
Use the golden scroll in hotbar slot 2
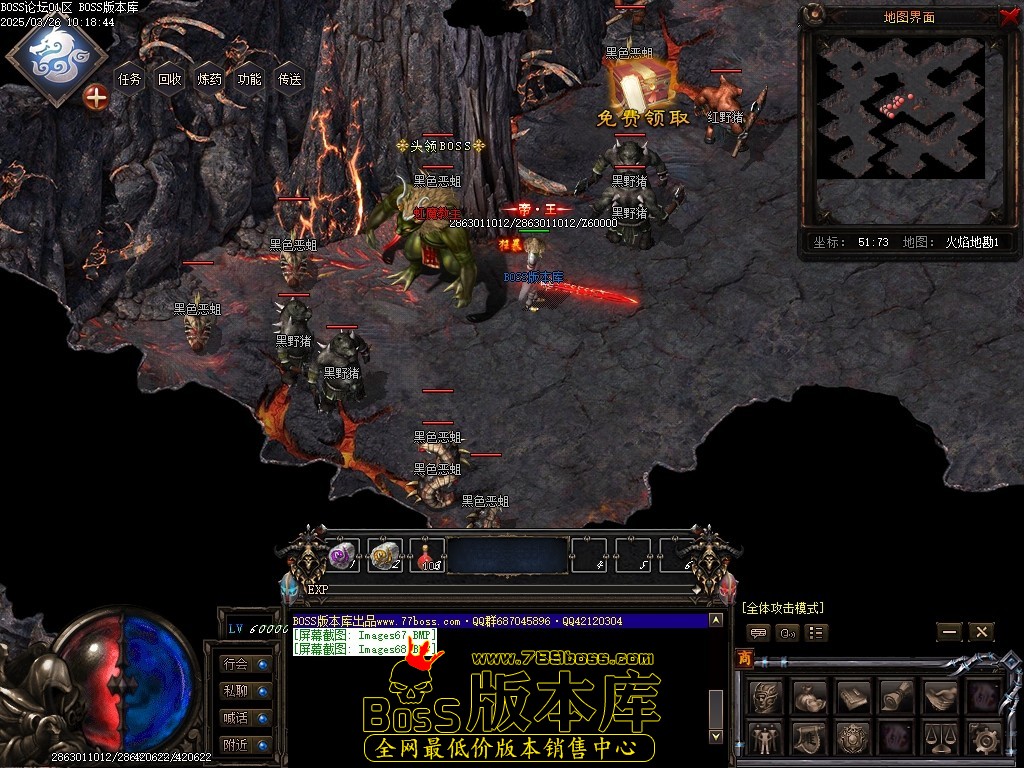click(x=385, y=555)
